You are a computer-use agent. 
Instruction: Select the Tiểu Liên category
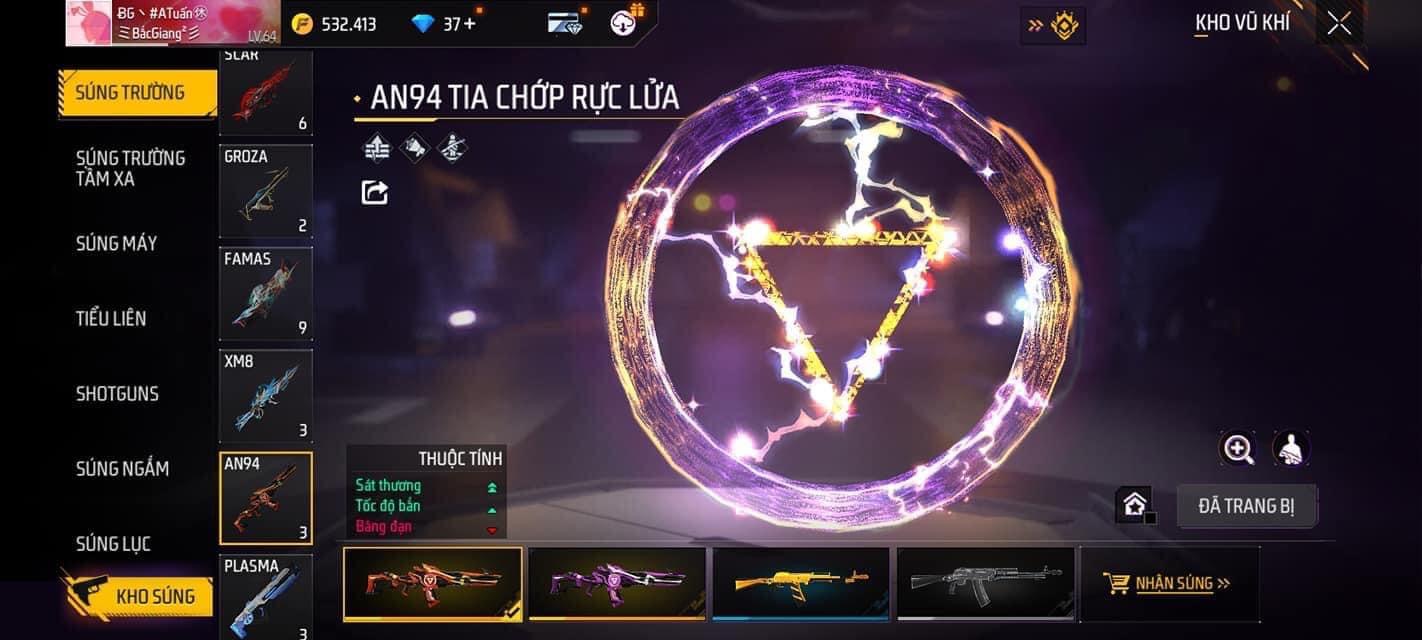point(111,318)
